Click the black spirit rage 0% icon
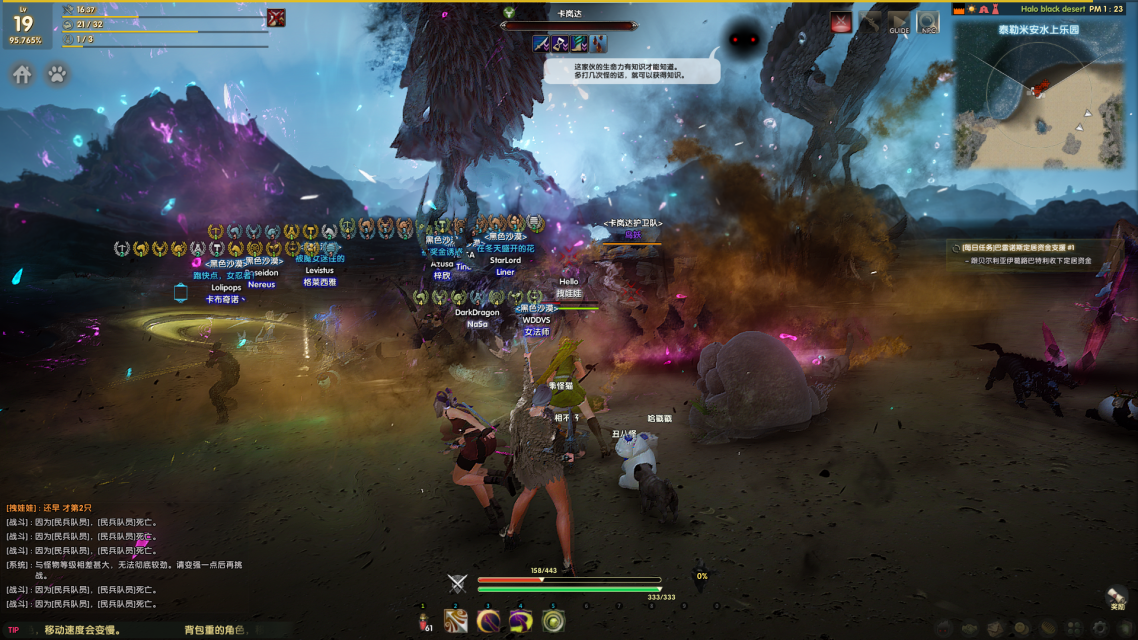The height and width of the screenshot is (640, 1138). point(702,576)
